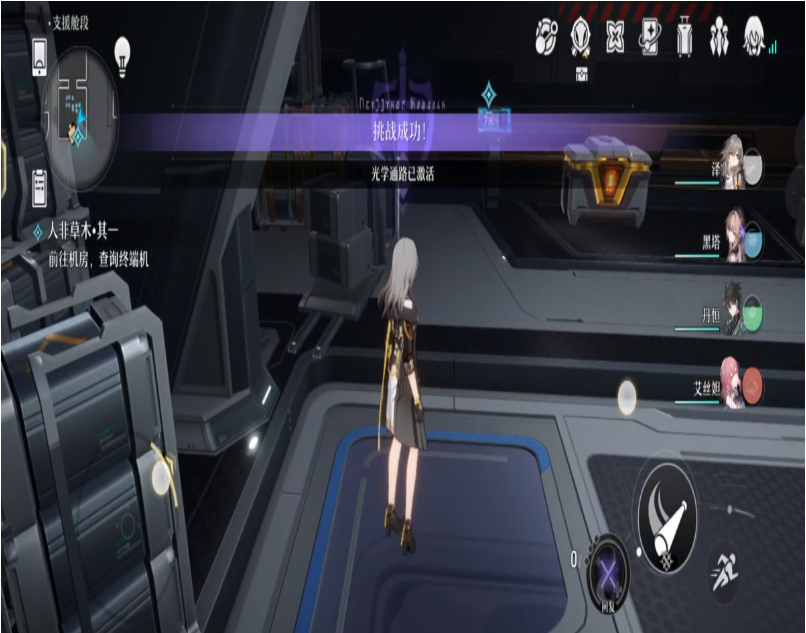
Task: Open the team lineup icon
Action: pyautogui.click(x=719, y=37)
